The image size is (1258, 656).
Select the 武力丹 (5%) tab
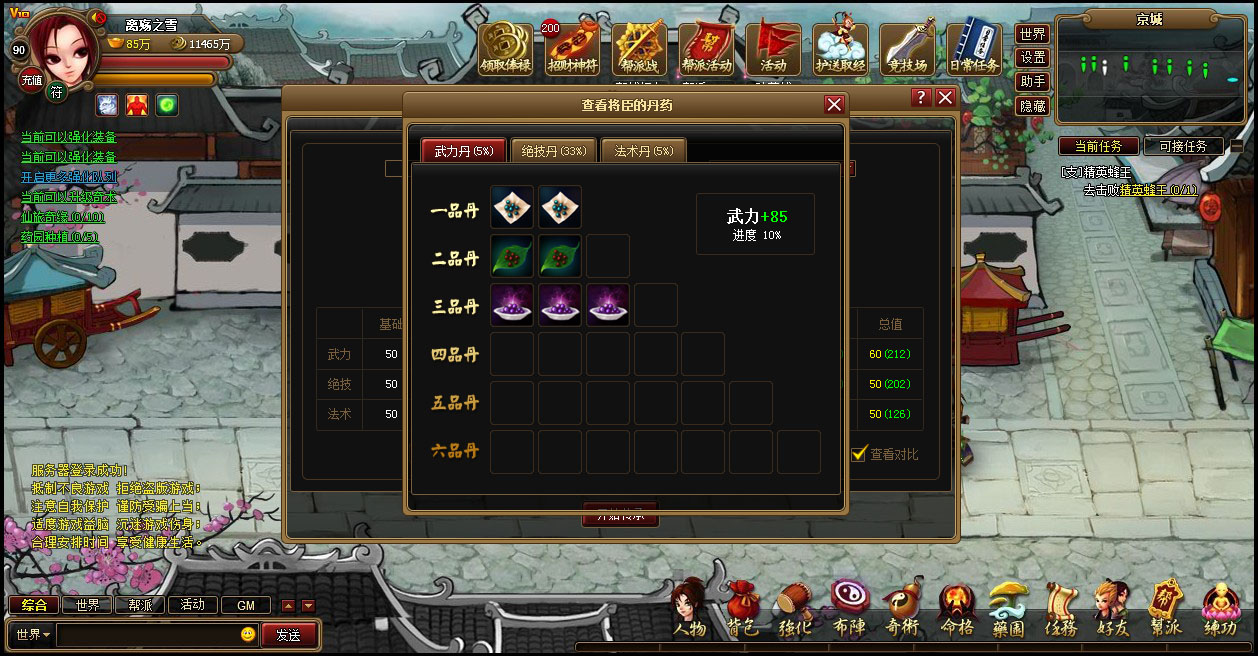tap(463, 151)
